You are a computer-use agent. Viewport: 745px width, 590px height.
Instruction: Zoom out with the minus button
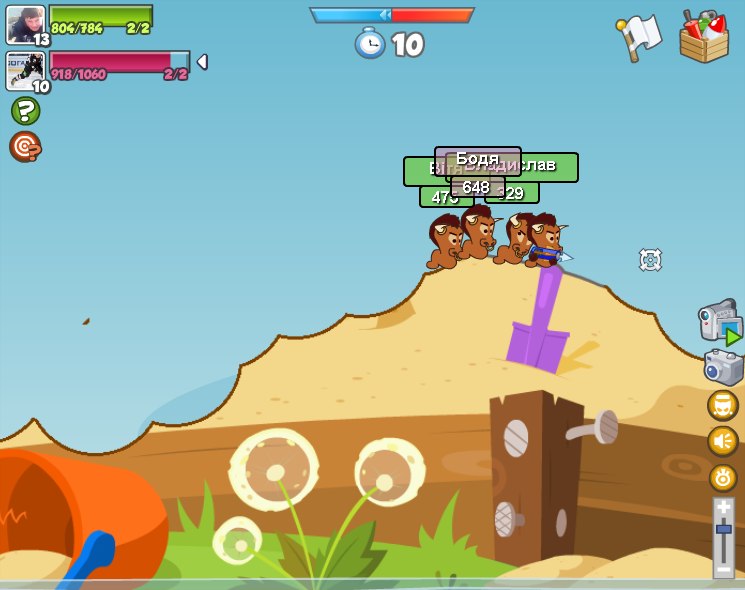[x=724, y=568]
